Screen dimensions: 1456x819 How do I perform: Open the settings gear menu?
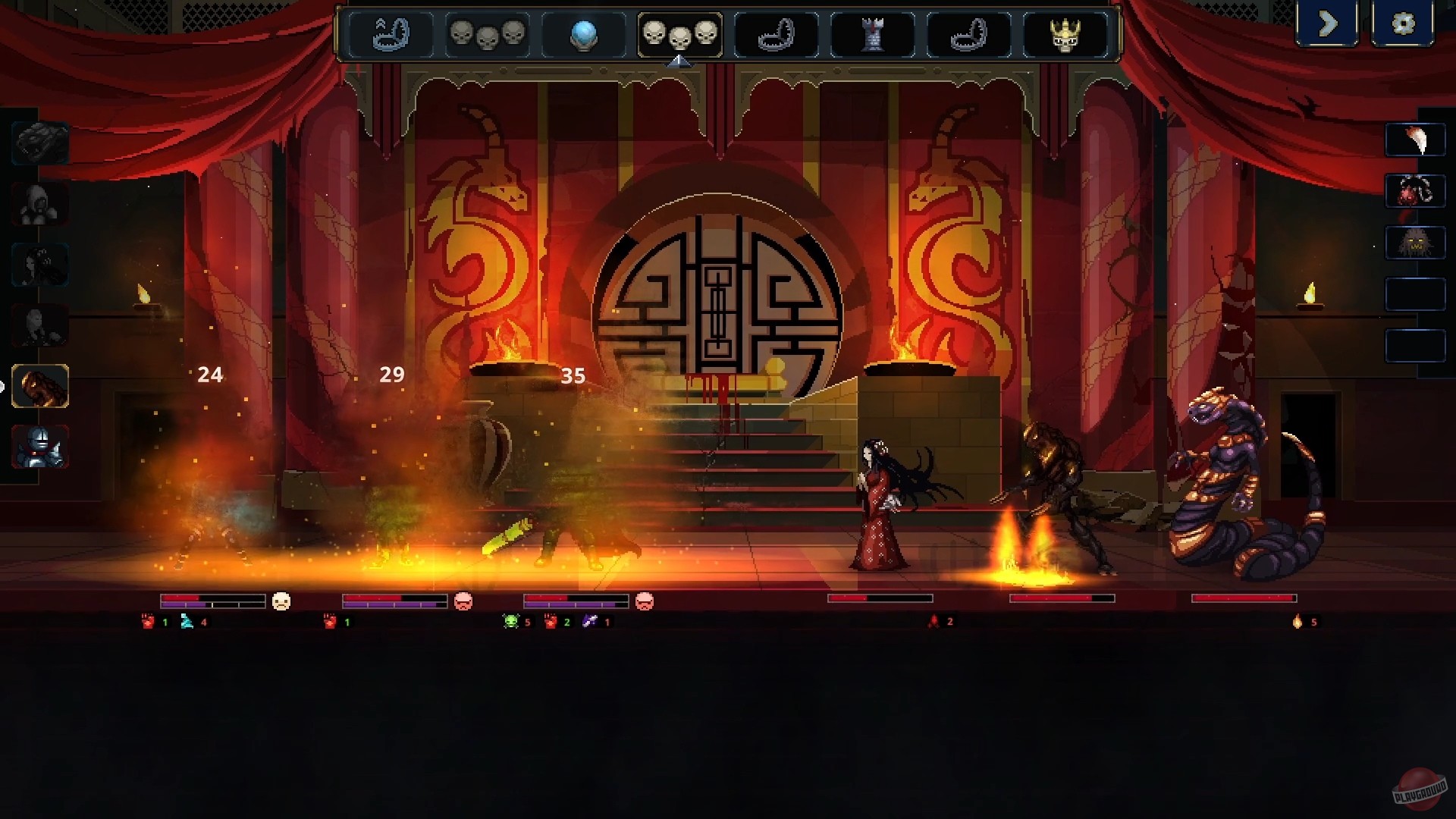tap(1404, 24)
